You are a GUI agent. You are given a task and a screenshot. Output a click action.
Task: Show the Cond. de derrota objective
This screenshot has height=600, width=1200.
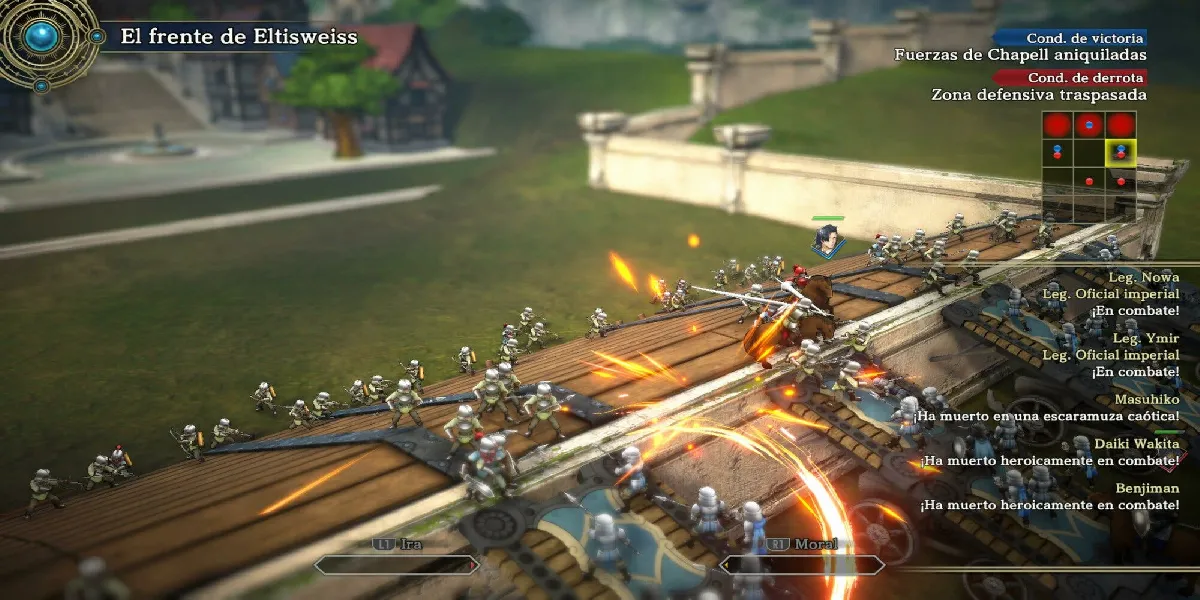[x=1069, y=78]
